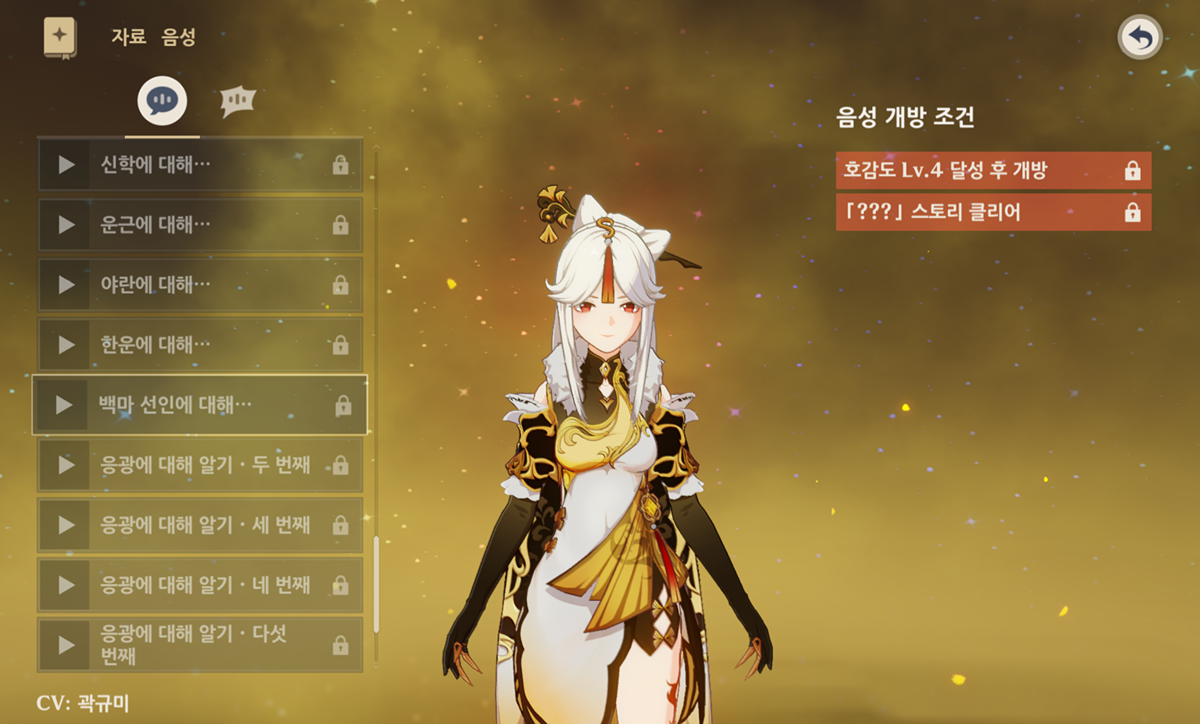The width and height of the screenshot is (1200, 724).
Task: Select '응광에 대해 알기 · 다섯 번째' entry
Action: (200, 645)
